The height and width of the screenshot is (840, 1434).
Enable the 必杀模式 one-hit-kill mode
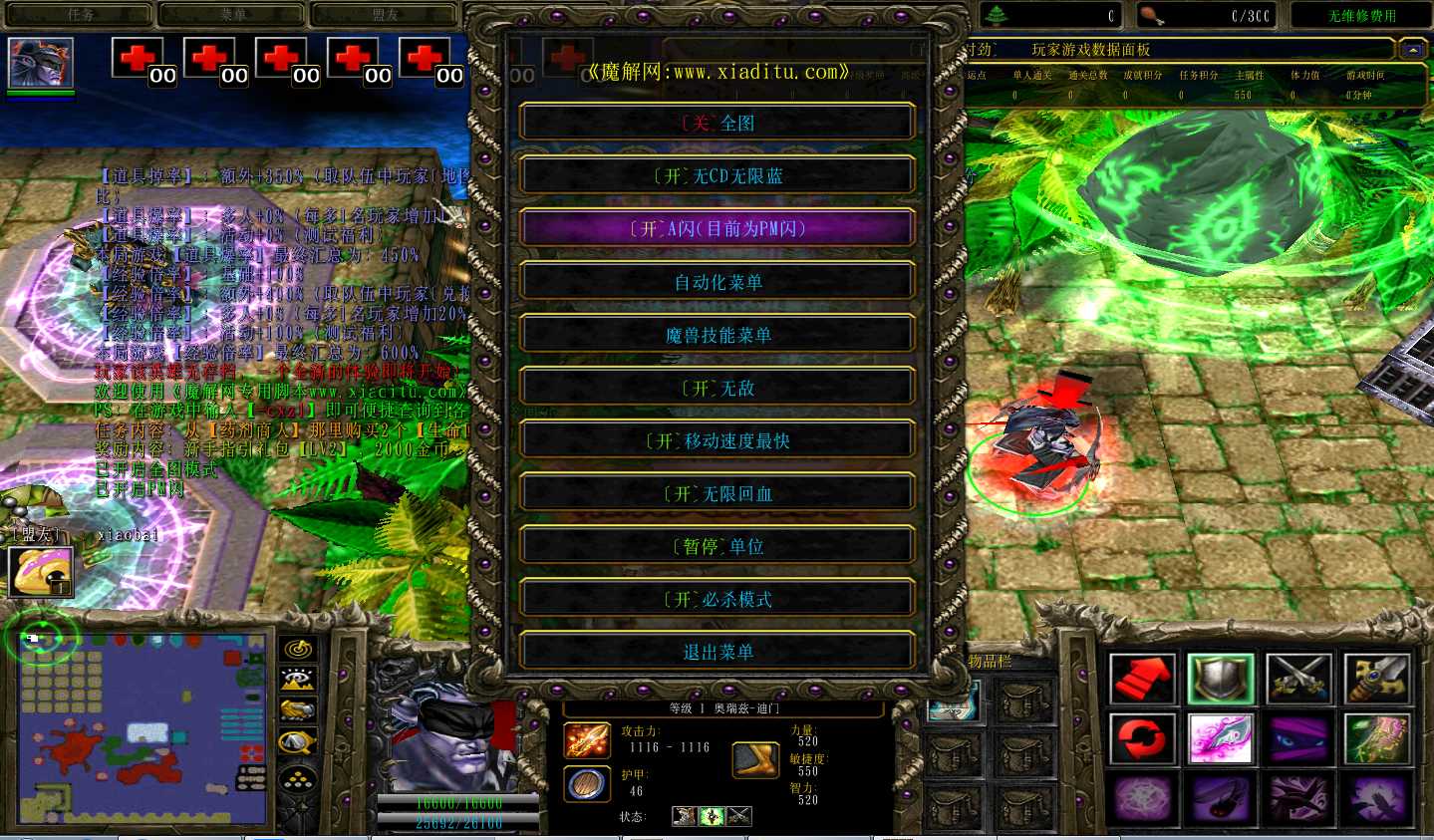717,599
